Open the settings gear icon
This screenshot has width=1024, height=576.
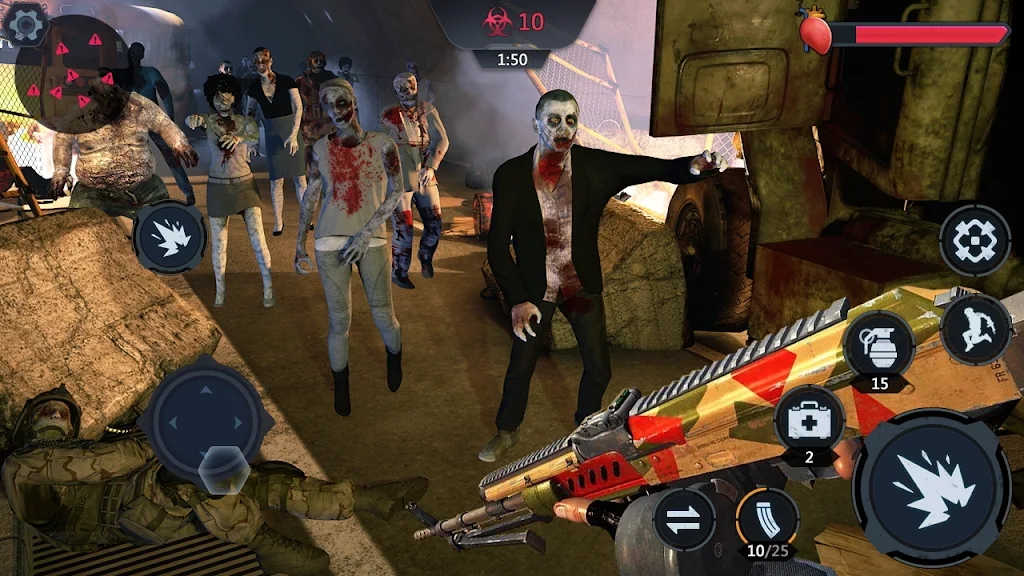[26, 23]
